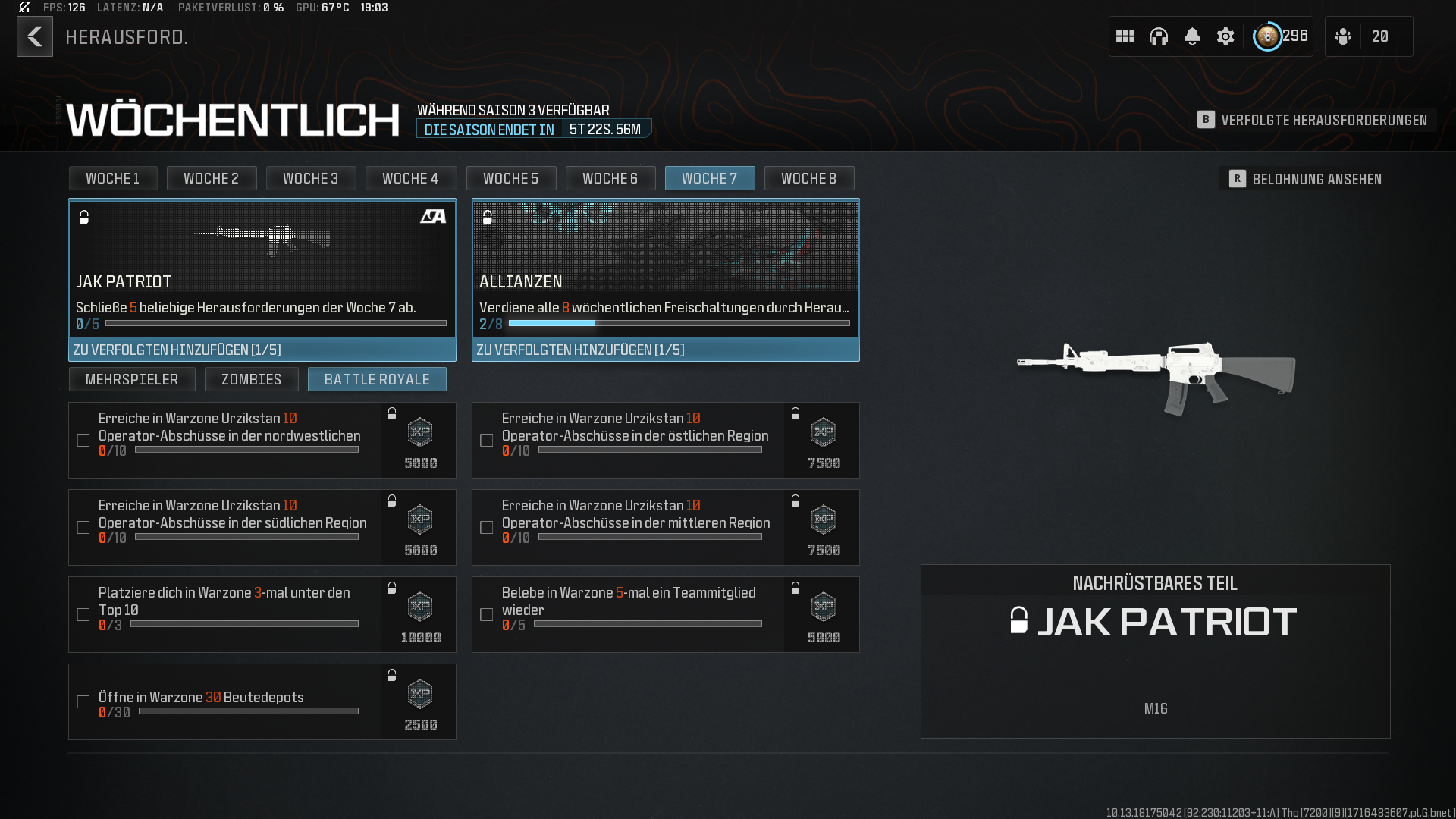Track the nordwestlichen region kills challenge
The width and height of the screenshot is (1456, 819).
(x=83, y=441)
